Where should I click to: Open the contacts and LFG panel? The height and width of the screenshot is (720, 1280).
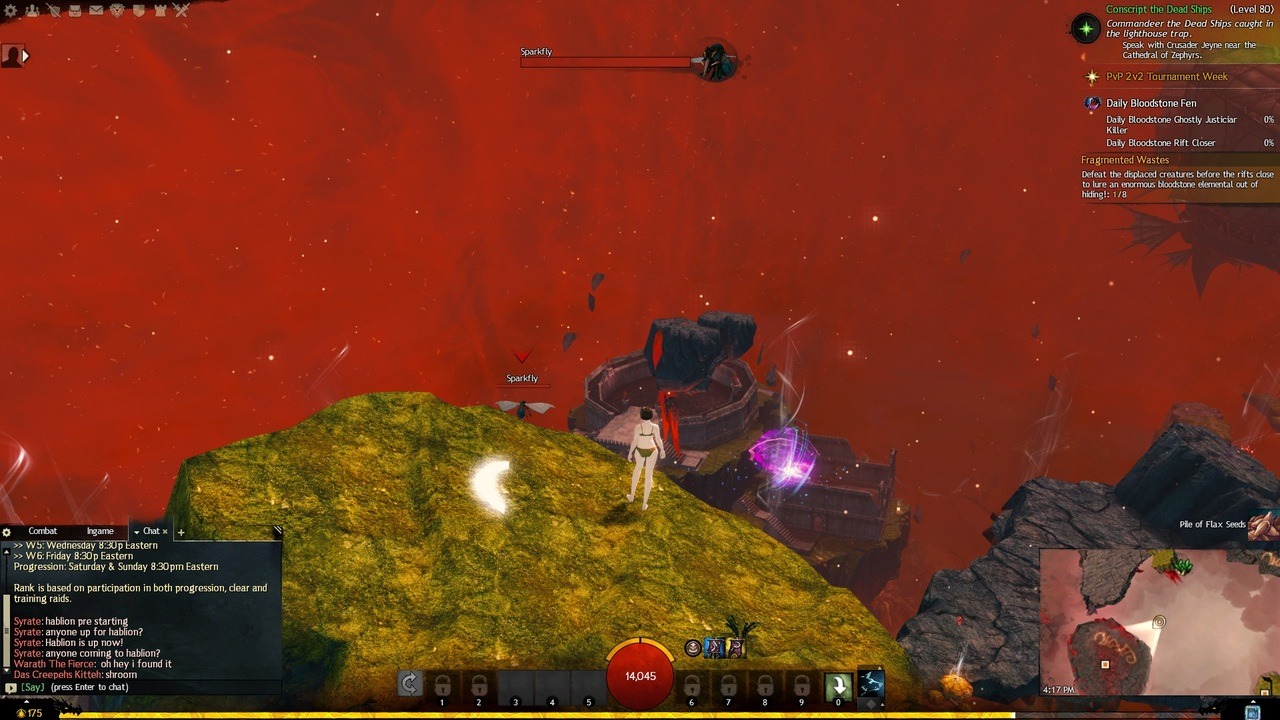(x=32, y=10)
